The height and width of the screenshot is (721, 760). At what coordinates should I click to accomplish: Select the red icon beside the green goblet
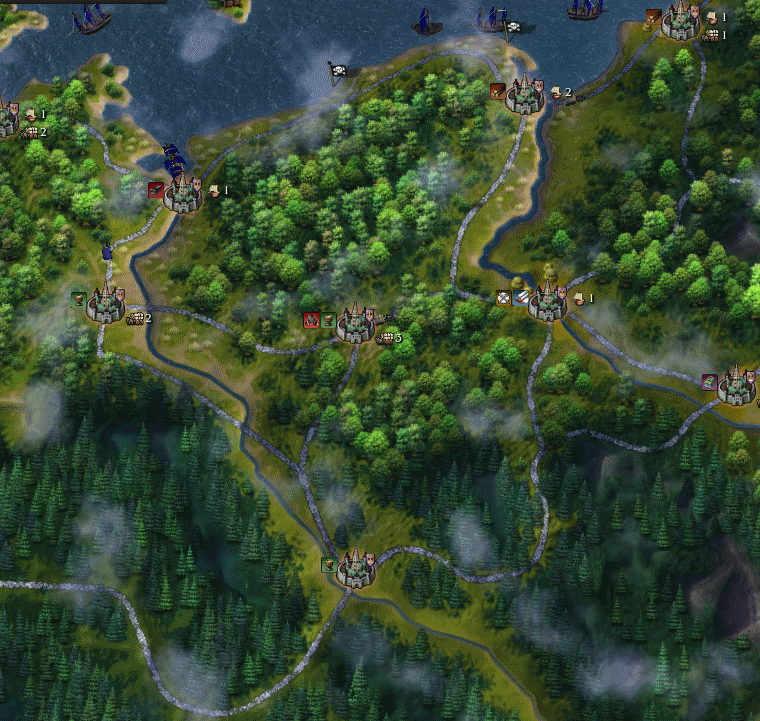(x=311, y=320)
